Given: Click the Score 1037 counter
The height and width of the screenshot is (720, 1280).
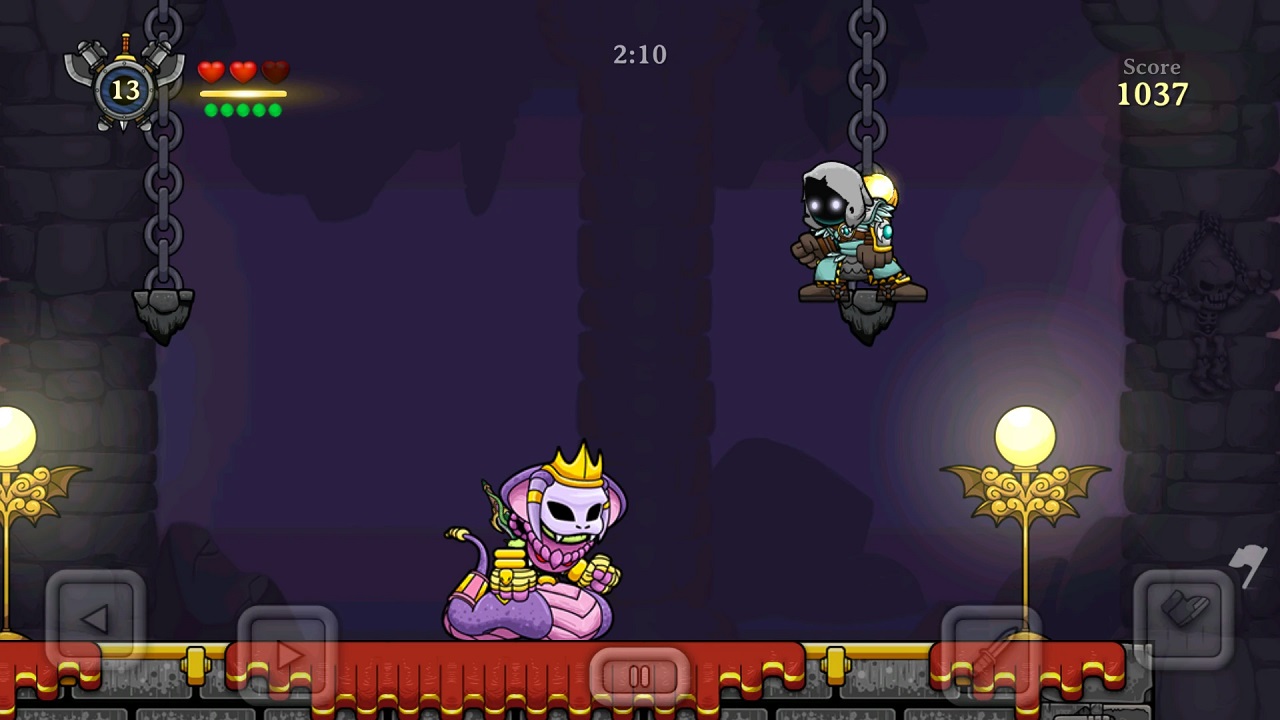Looking at the screenshot, I should click(1151, 83).
